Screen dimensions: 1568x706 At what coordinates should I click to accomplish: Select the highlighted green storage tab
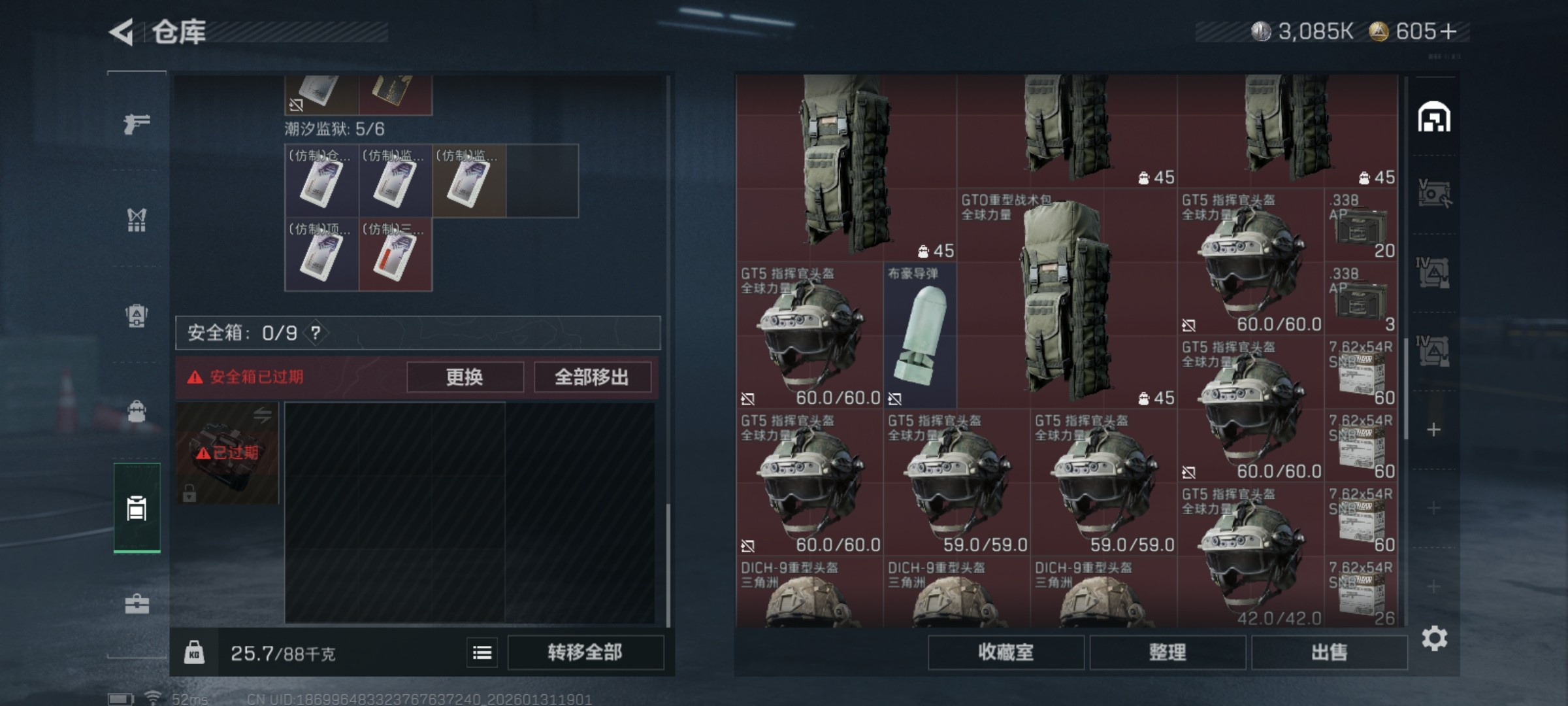[x=135, y=507]
